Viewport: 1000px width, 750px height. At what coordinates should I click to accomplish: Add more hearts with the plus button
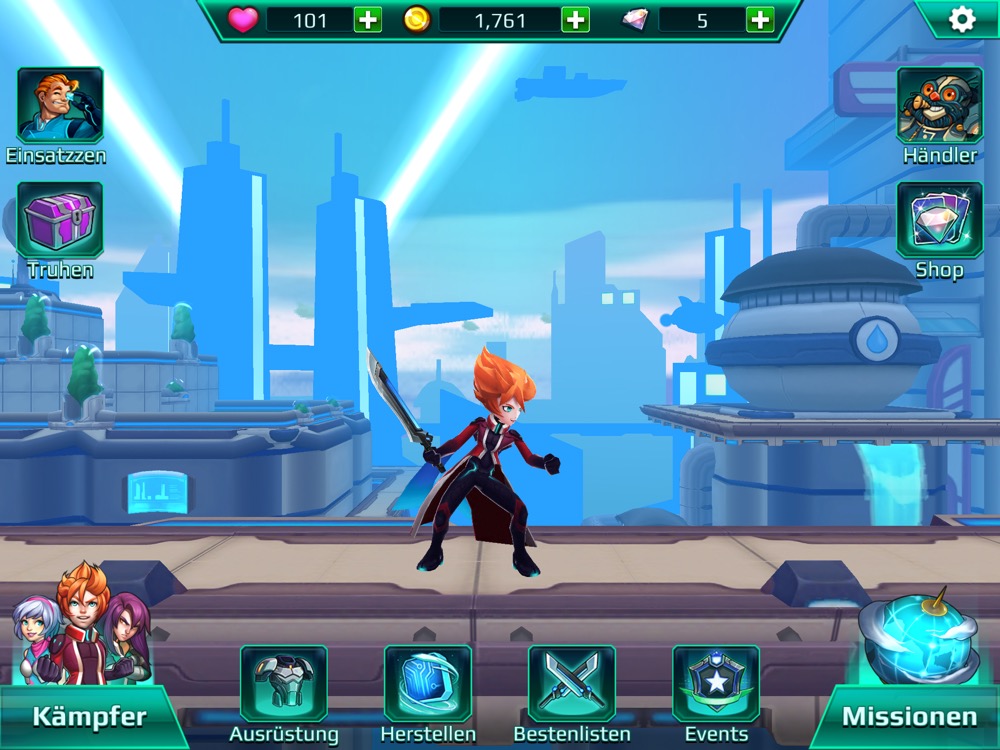tap(368, 20)
